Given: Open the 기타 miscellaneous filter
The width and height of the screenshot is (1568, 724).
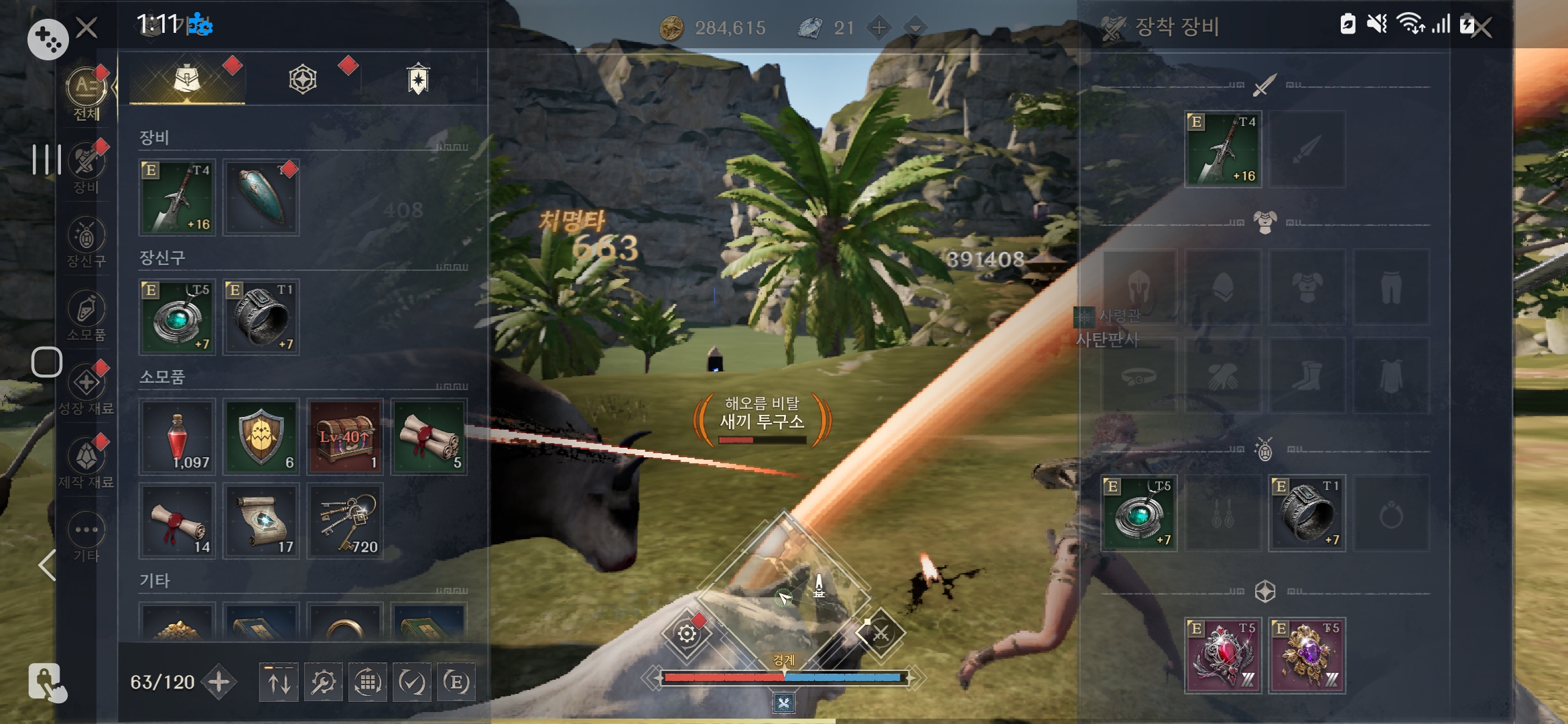Looking at the screenshot, I should click(x=86, y=535).
